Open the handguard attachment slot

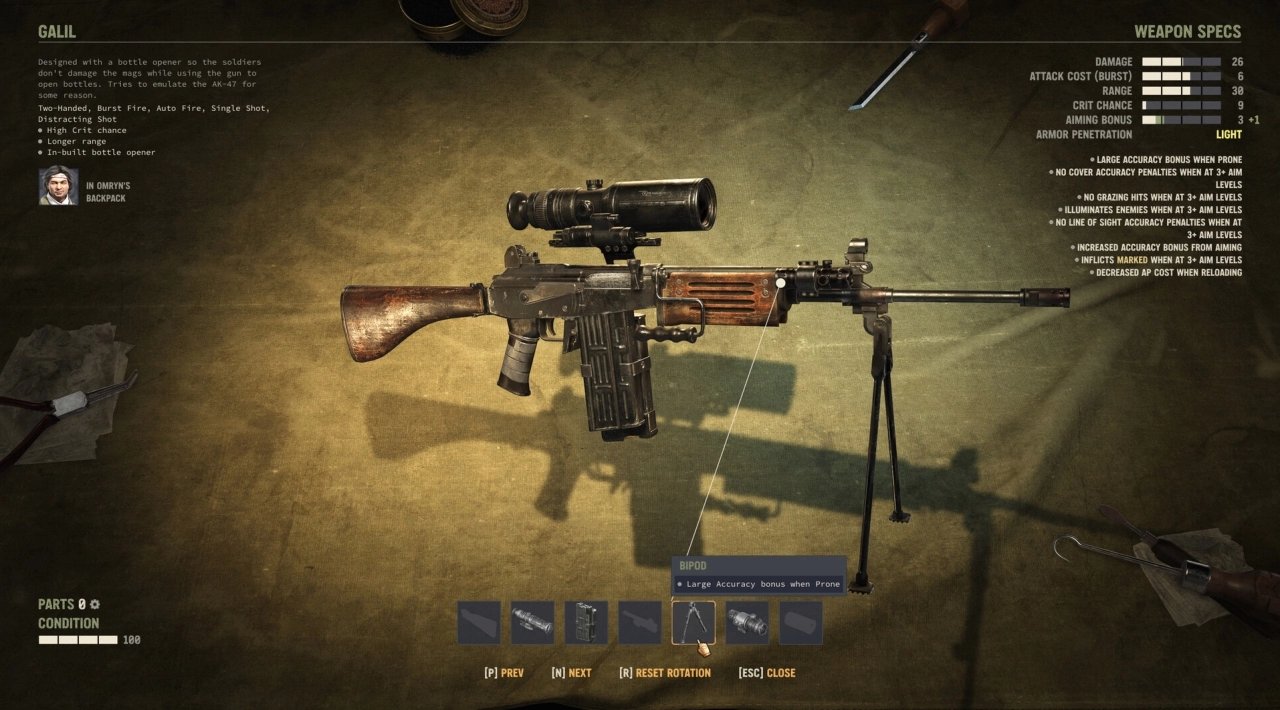(640, 622)
